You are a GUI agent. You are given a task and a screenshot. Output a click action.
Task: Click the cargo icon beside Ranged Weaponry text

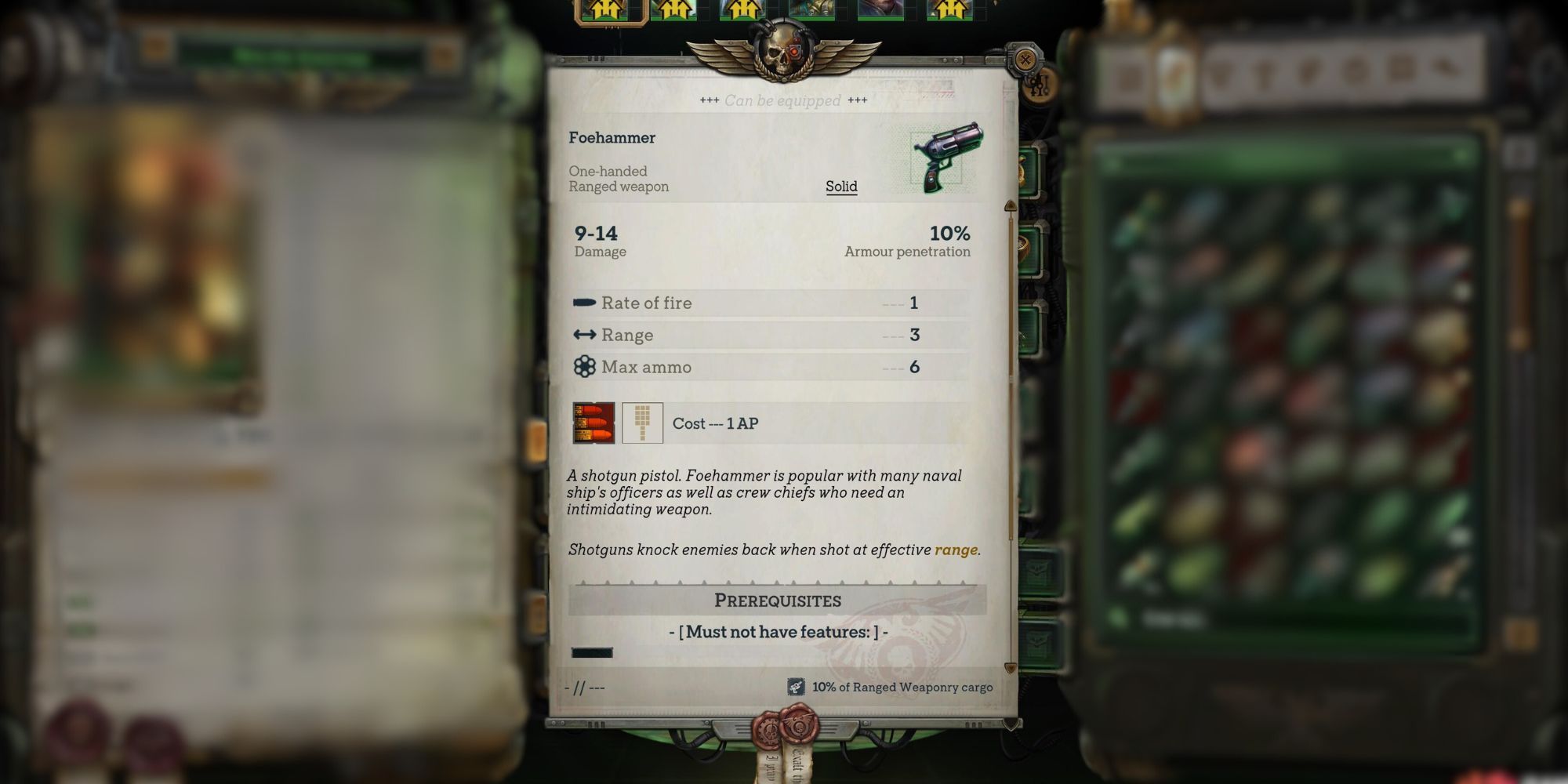(797, 687)
